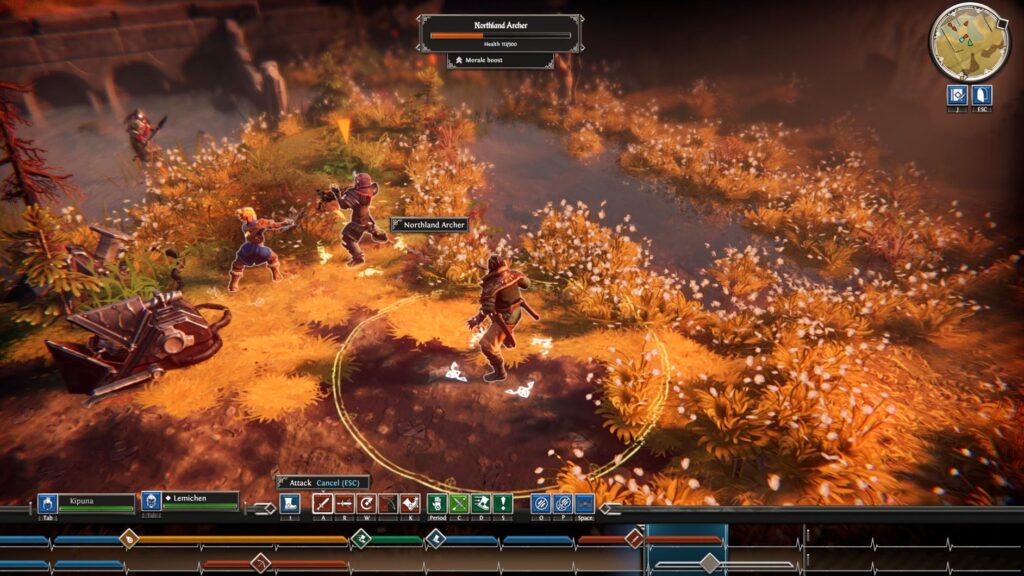This screenshot has width=1024, height=576.
Task: Open the journal icon below the minimap
Action: 956,94
